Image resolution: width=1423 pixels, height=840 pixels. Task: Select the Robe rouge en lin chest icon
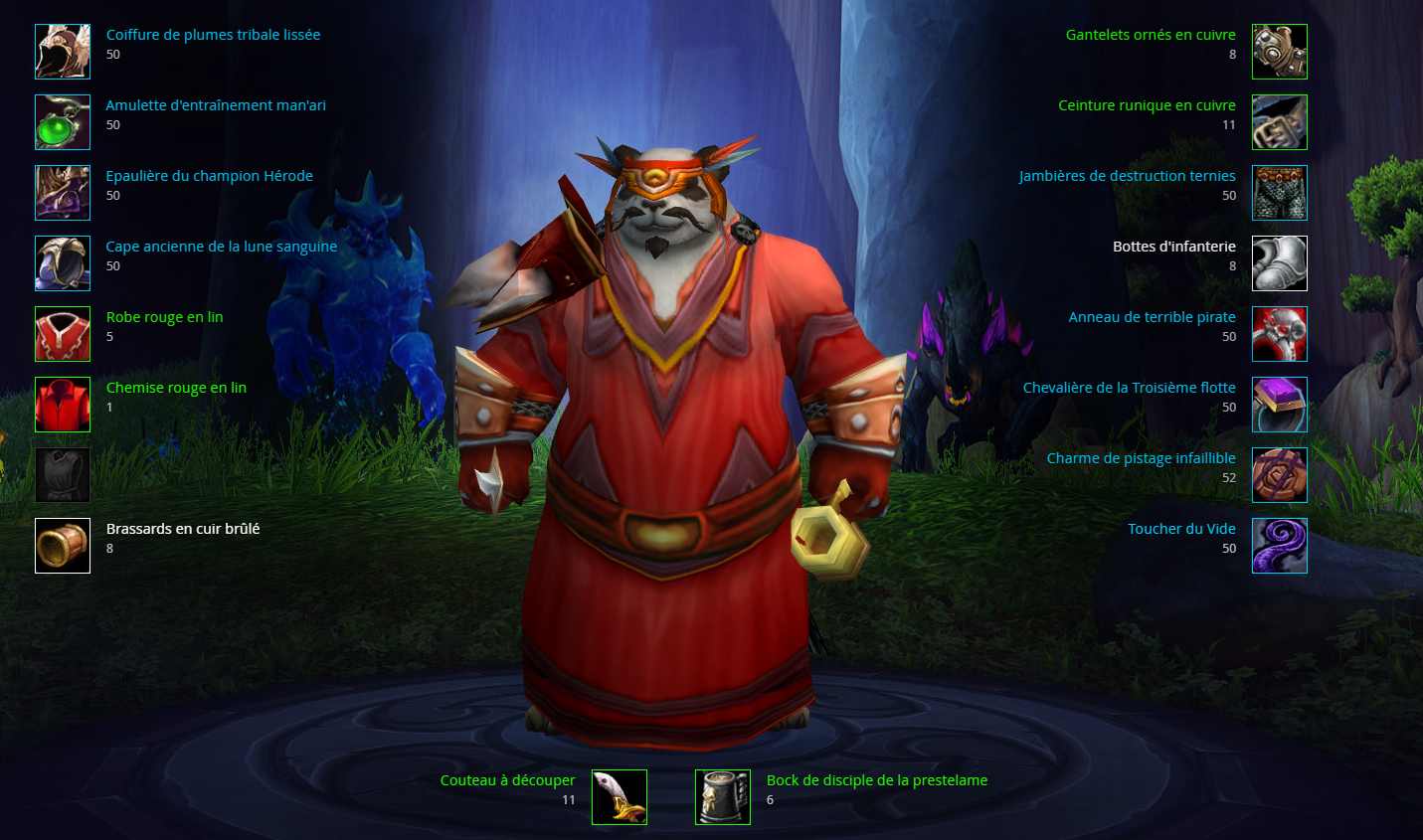tap(63, 333)
